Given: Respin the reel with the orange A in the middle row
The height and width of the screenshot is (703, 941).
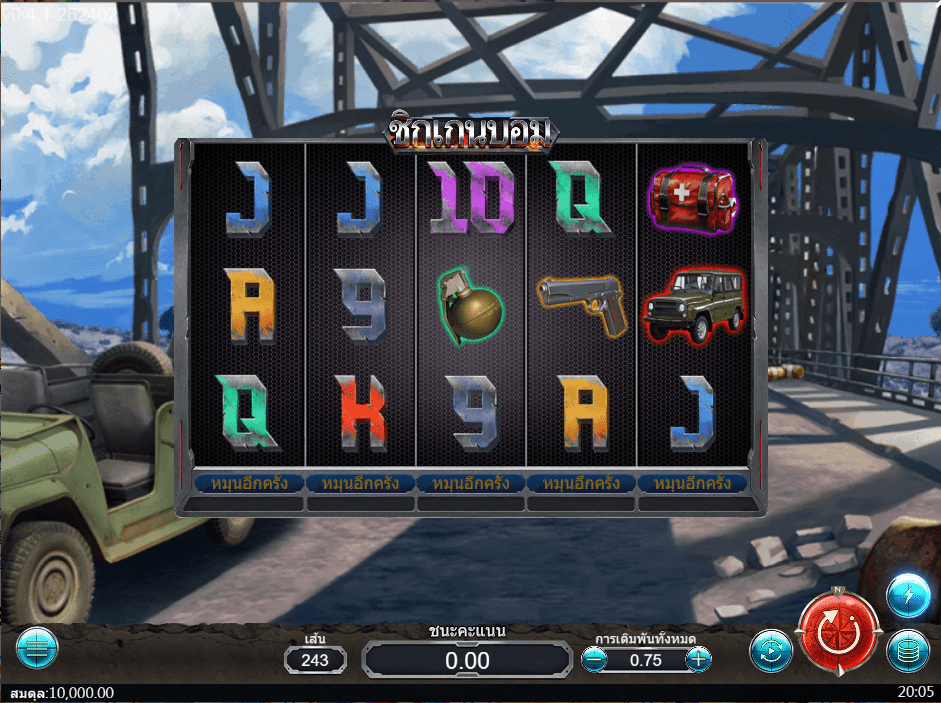Looking at the screenshot, I should coord(249,483).
